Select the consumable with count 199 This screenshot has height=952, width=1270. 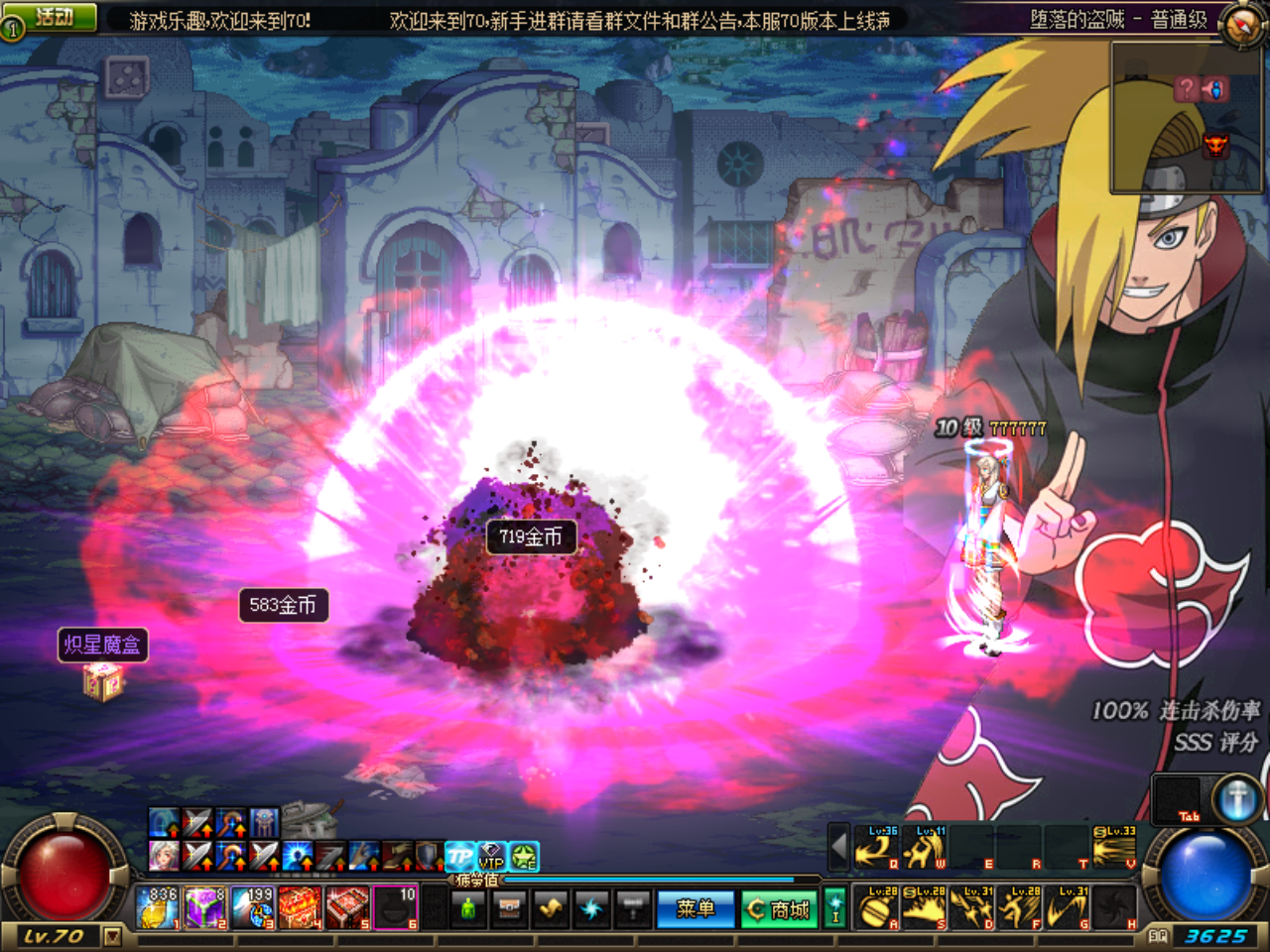tap(253, 907)
